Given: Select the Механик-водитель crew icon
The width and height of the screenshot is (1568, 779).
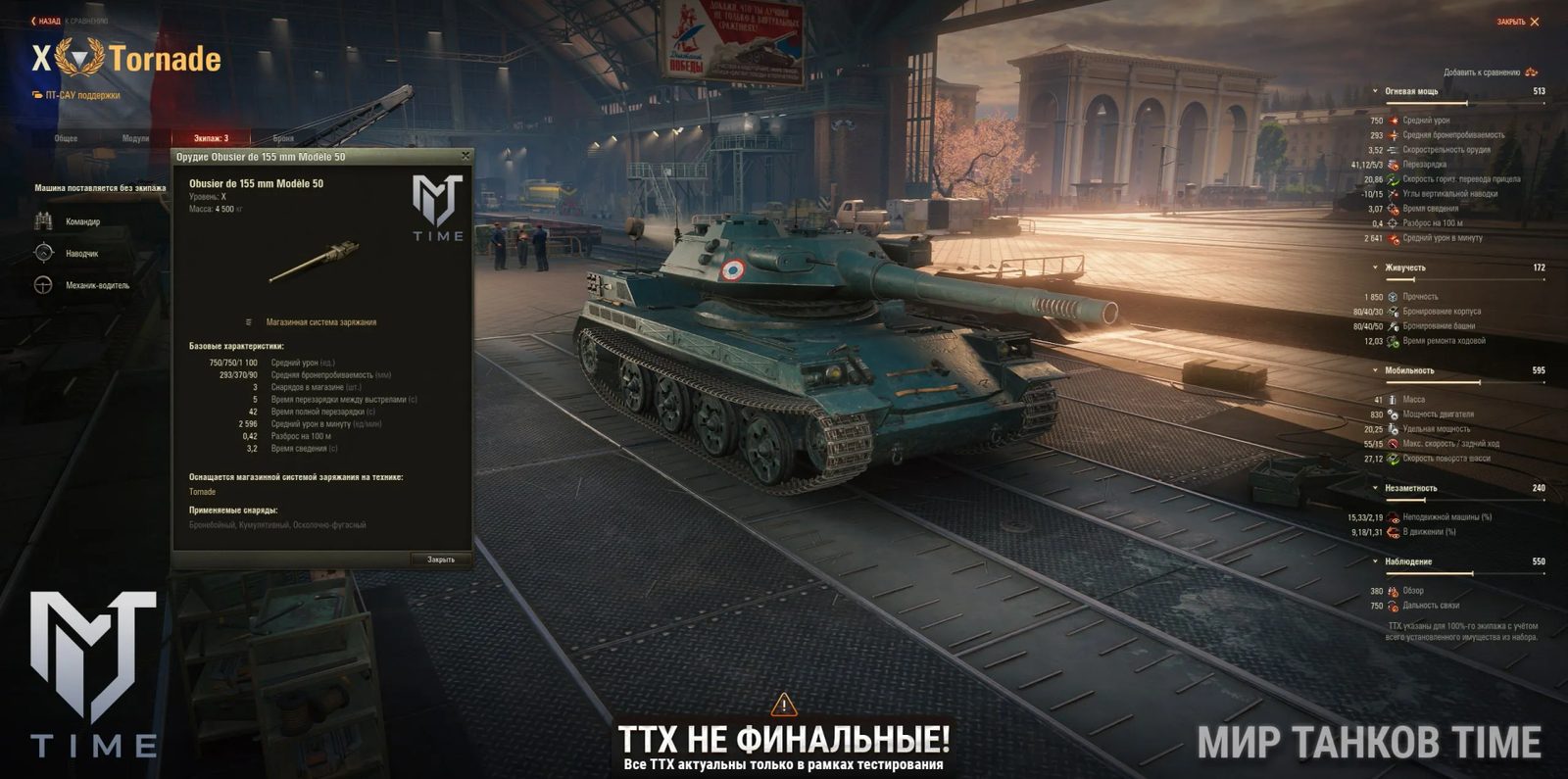Looking at the screenshot, I should (x=43, y=285).
